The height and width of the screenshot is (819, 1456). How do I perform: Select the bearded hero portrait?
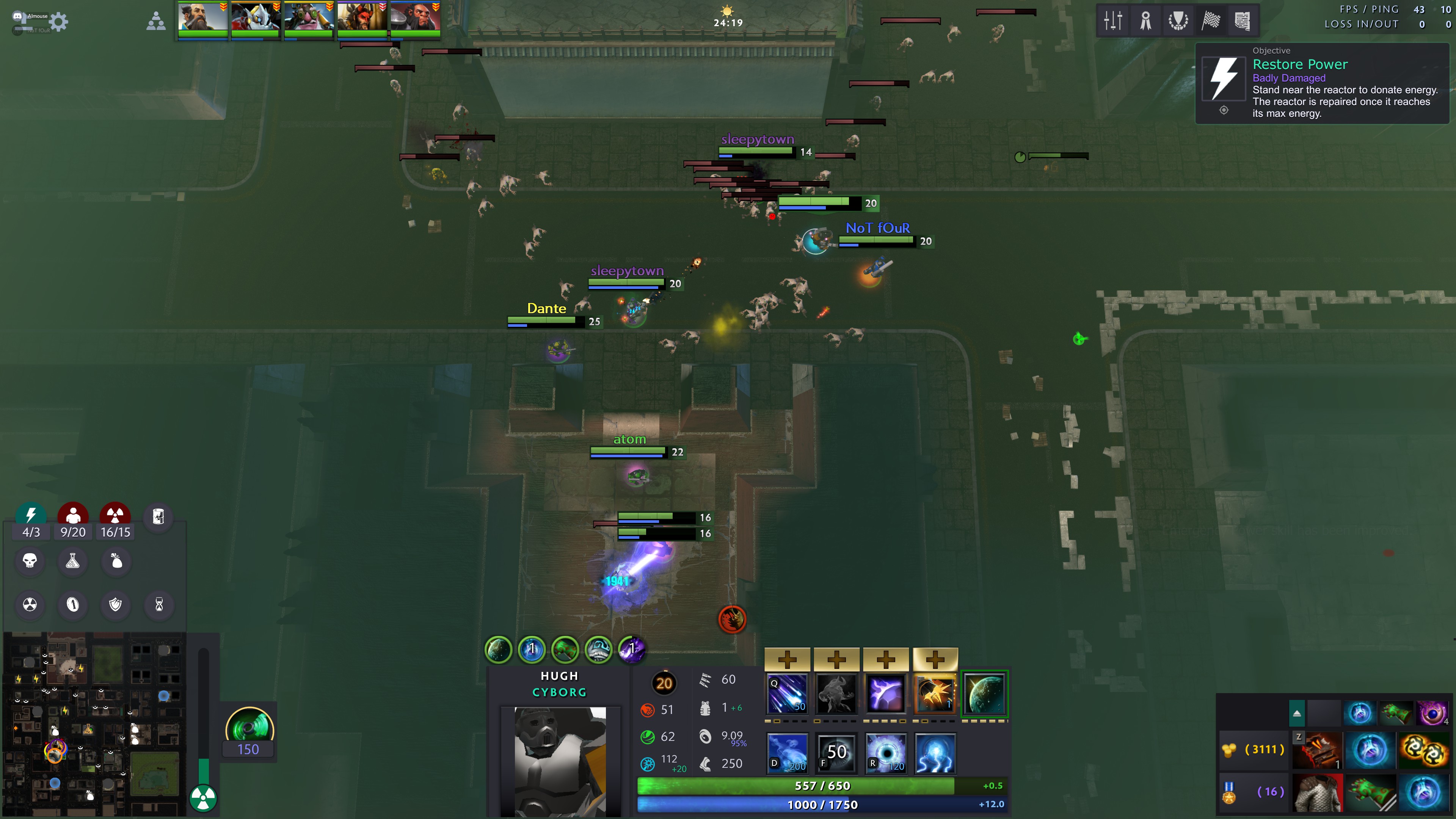click(x=202, y=17)
